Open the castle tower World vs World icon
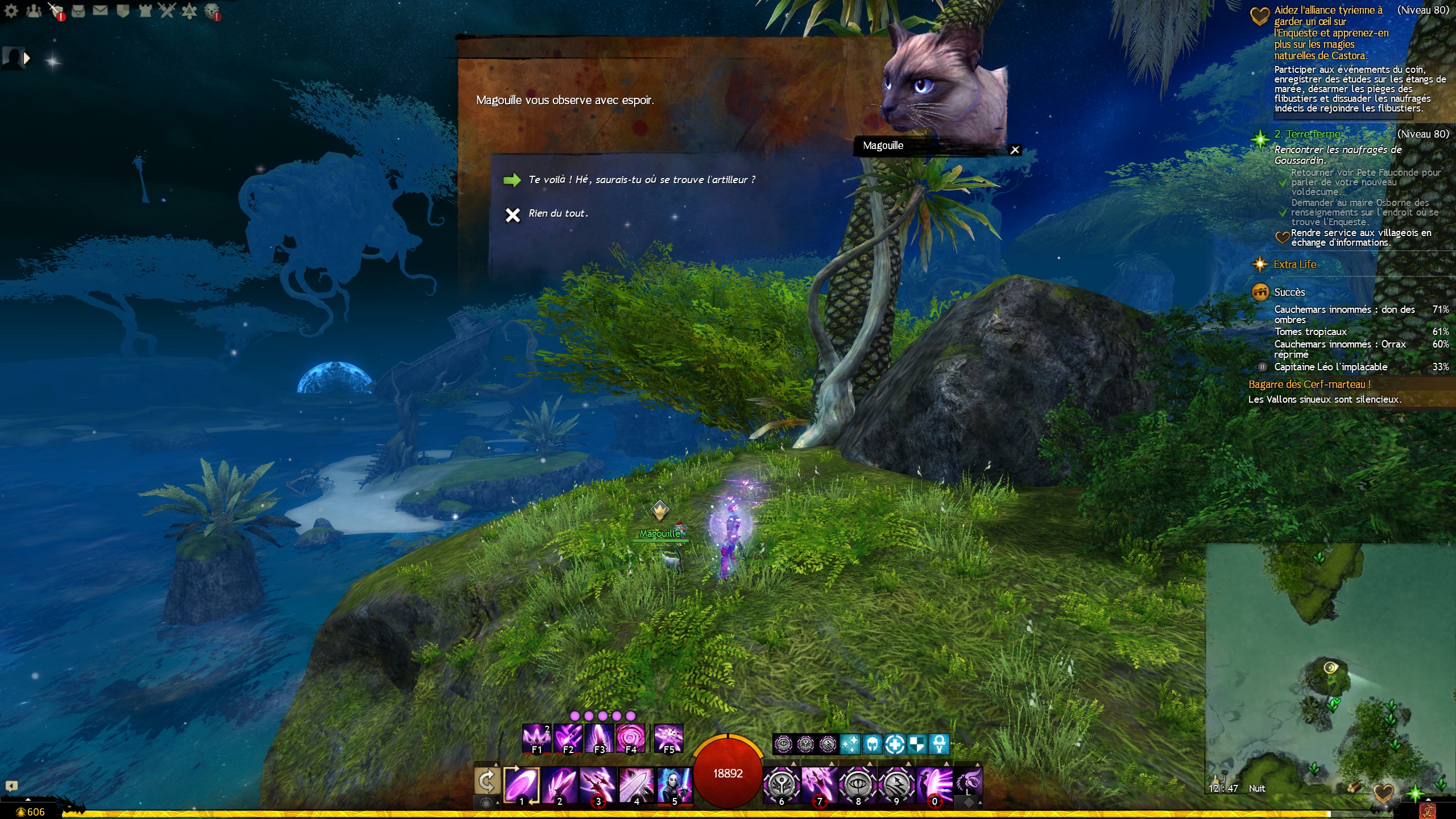Image resolution: width=1456 pixels, height=819 pixels. coord(144,10)
